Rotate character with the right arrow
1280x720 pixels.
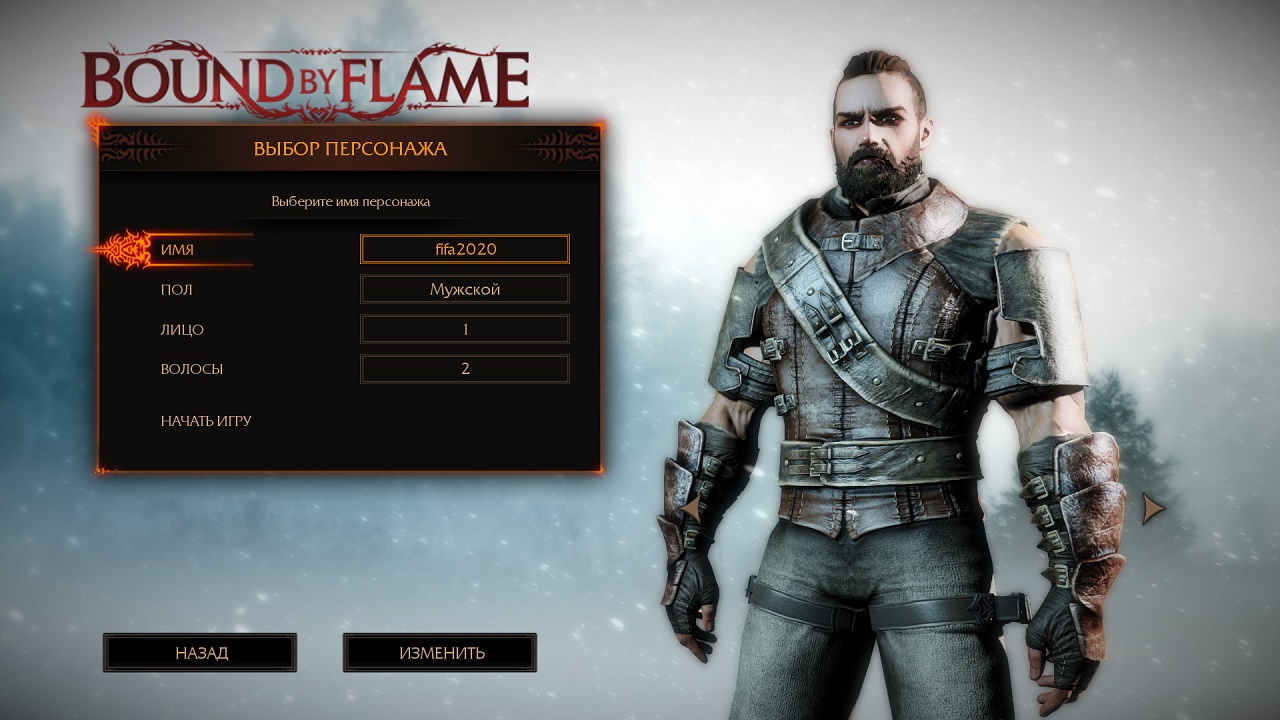(1153, 509)
